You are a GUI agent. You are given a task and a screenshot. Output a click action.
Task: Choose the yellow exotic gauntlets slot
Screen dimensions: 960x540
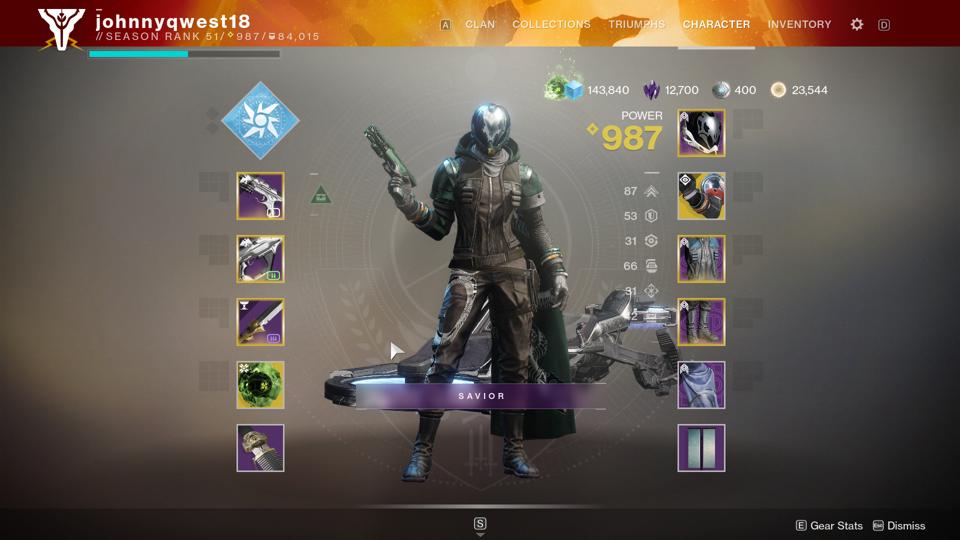pos(701,196)
